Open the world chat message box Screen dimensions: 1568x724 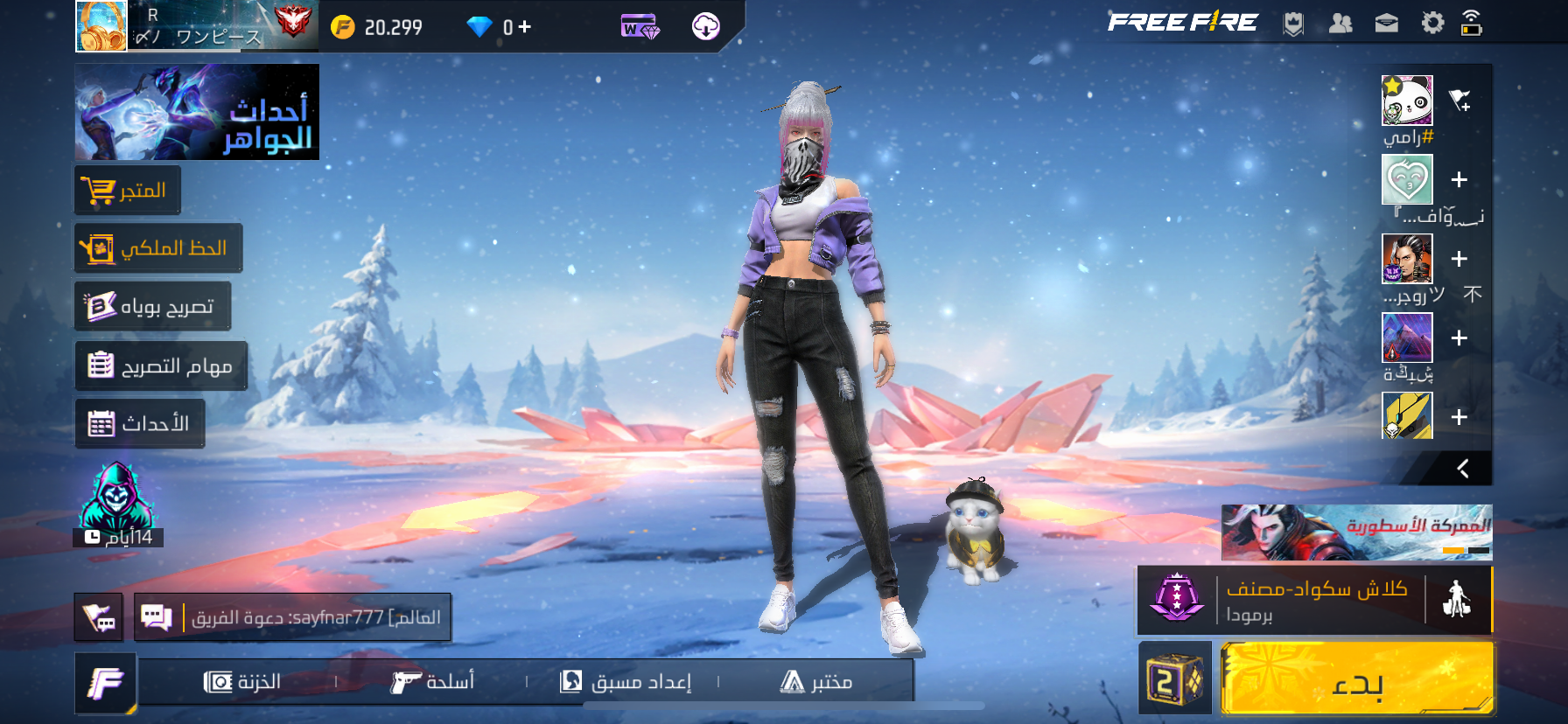[293, 617]
